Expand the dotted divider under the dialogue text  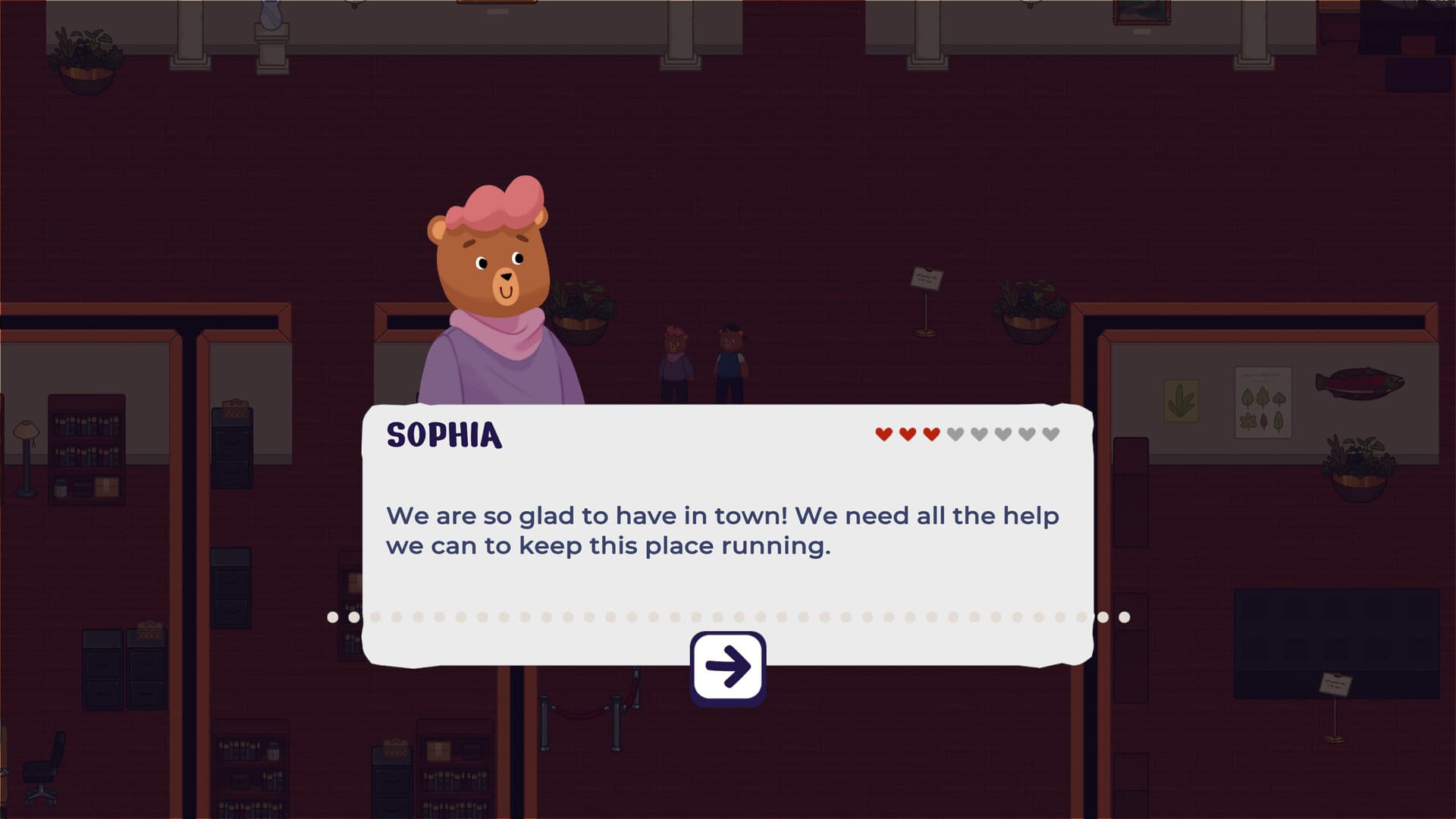(728, 616)
